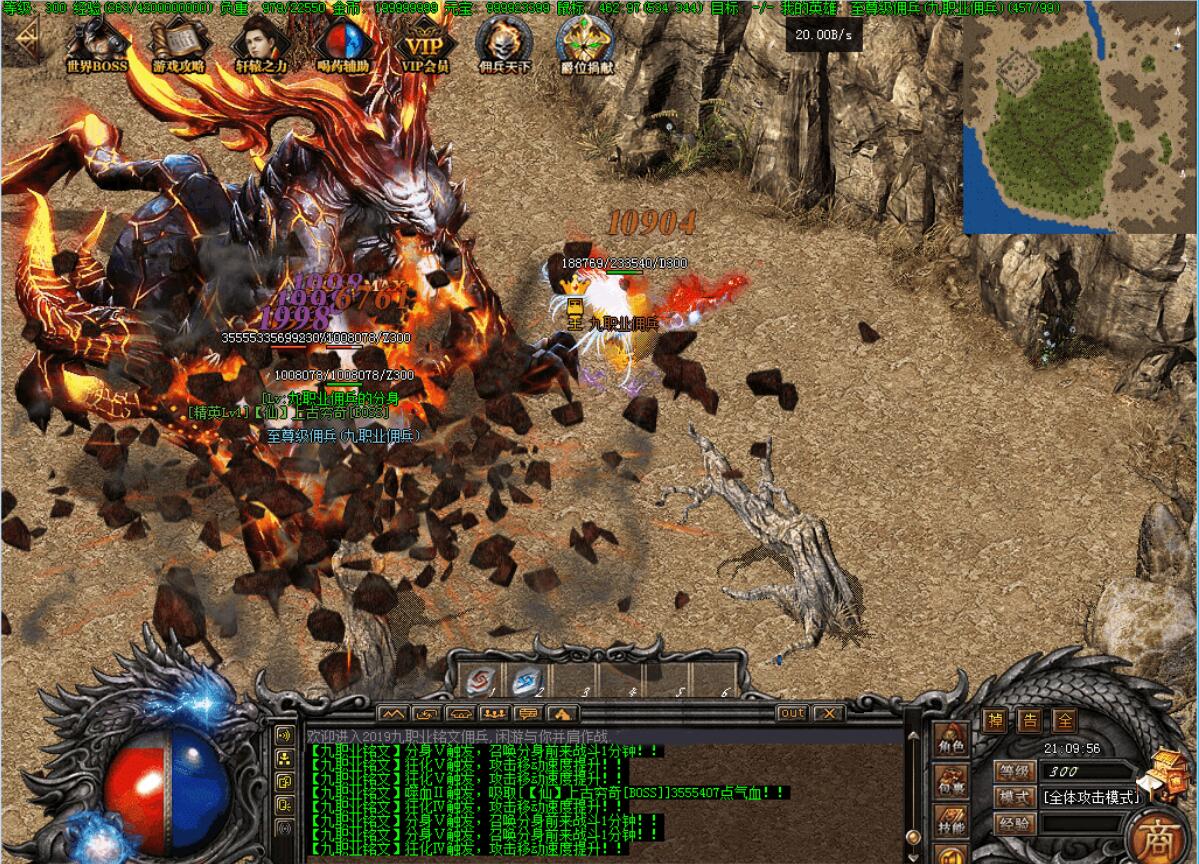The width and height of the screenshot is (1199, 864).
Task: Close the chat panel with the X button
Action: pos(827,713)
